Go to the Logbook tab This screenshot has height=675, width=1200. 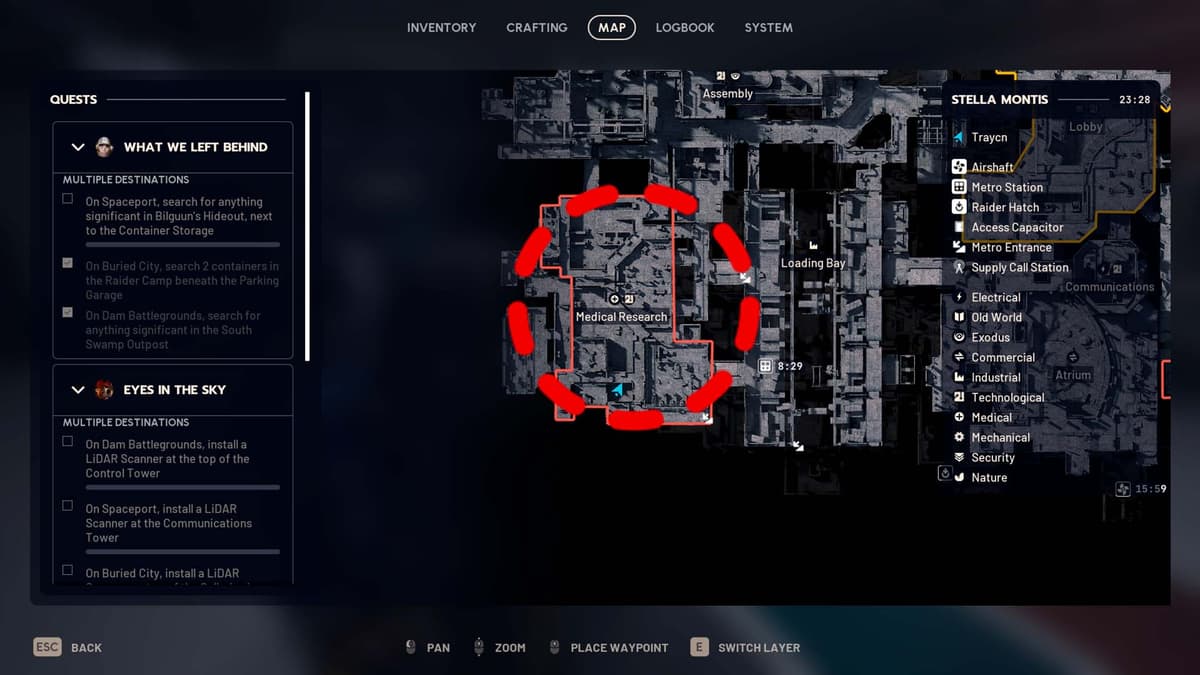click(x=684, y=28)
